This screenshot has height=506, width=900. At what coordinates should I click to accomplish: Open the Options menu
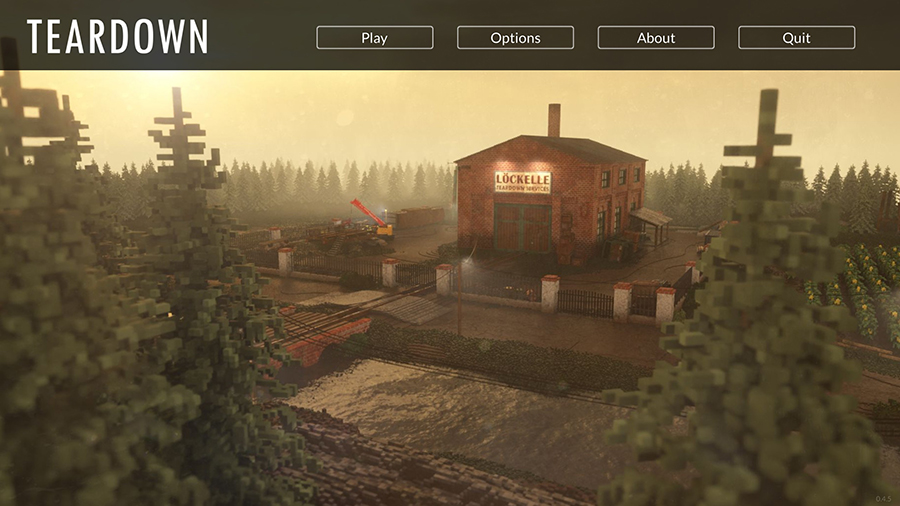(x=515, y=38)
